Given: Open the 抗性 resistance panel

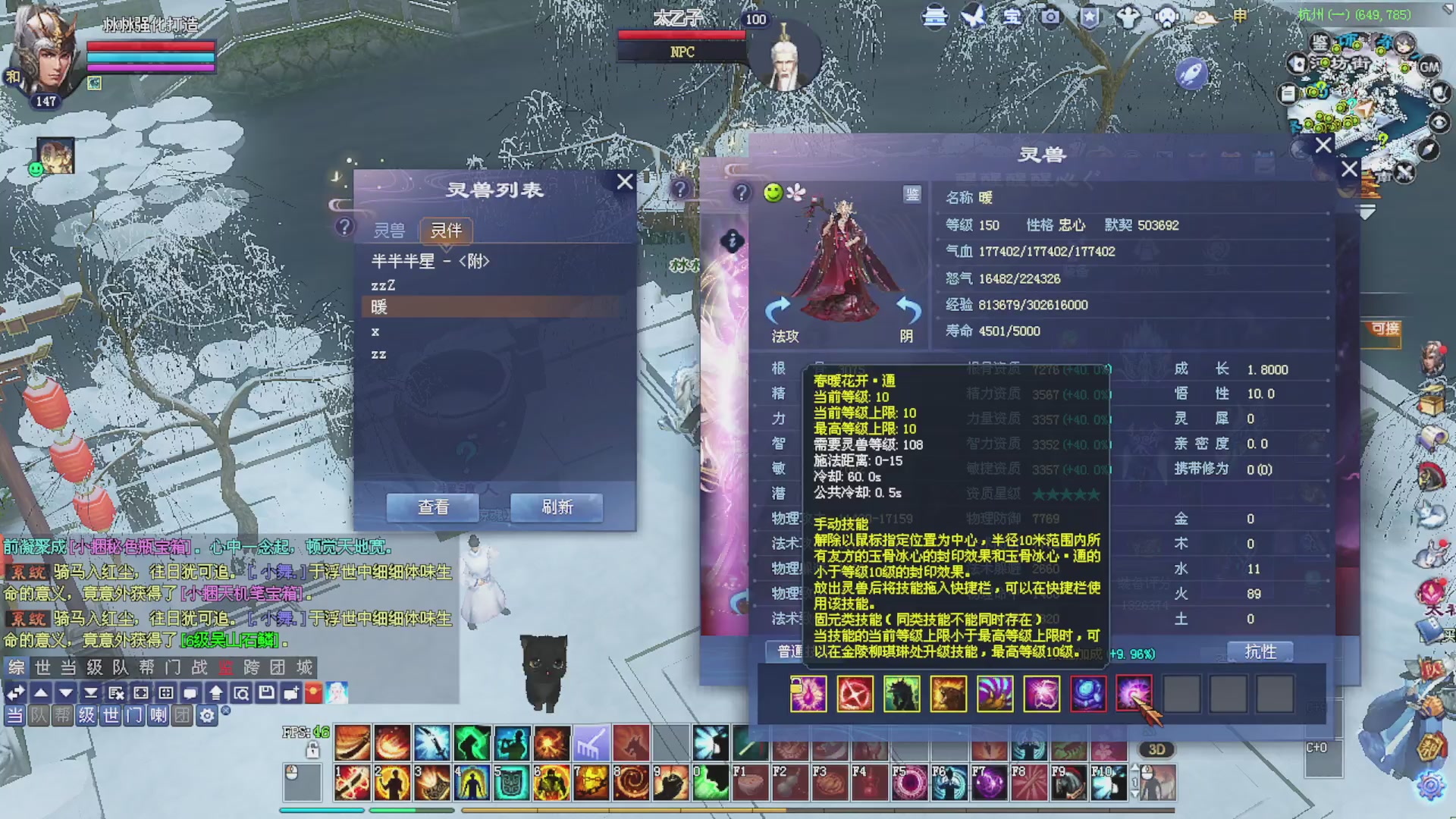Looking at the screenshot, I should [1260, 651].
